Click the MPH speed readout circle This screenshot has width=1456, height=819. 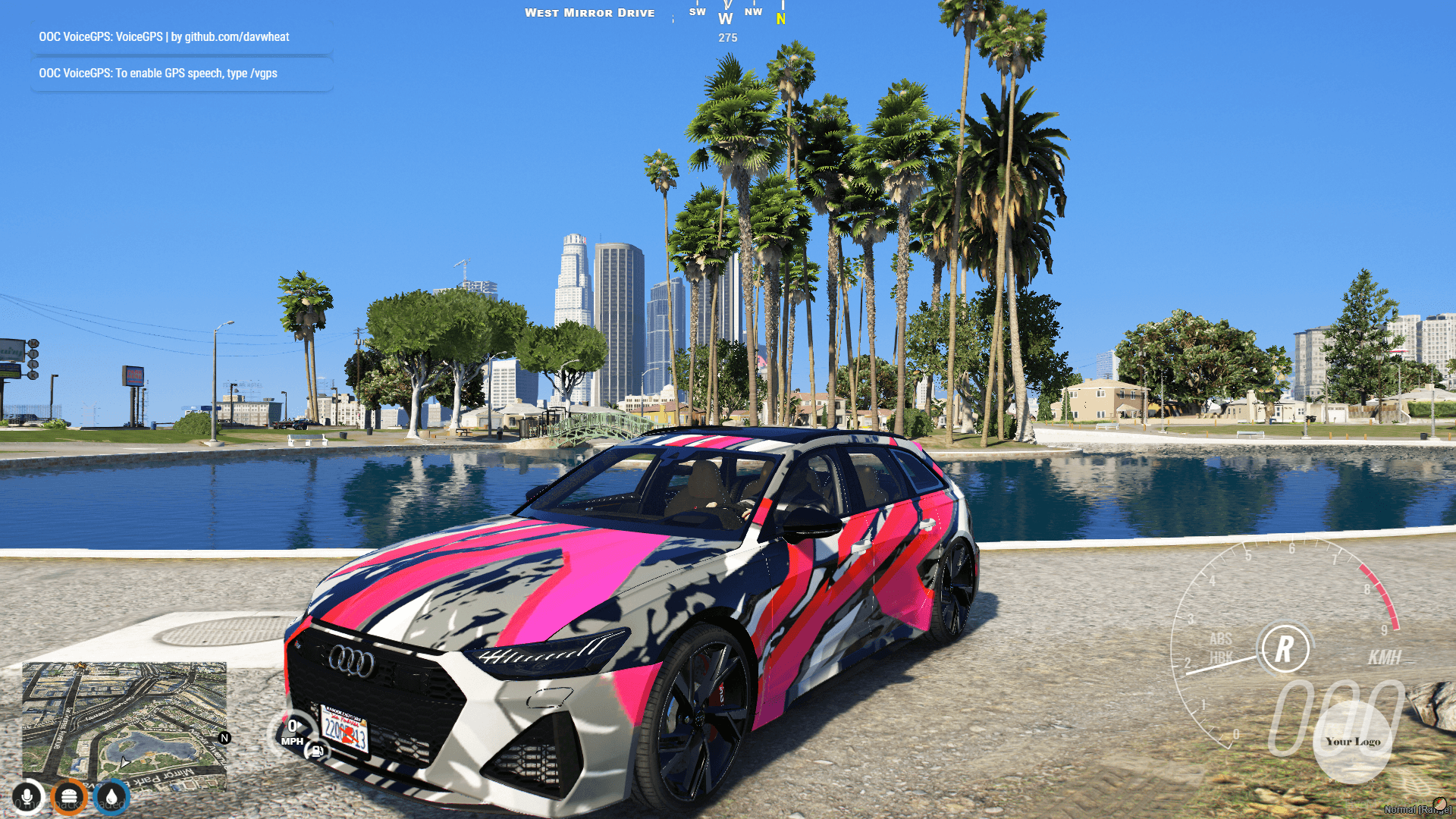293,732
